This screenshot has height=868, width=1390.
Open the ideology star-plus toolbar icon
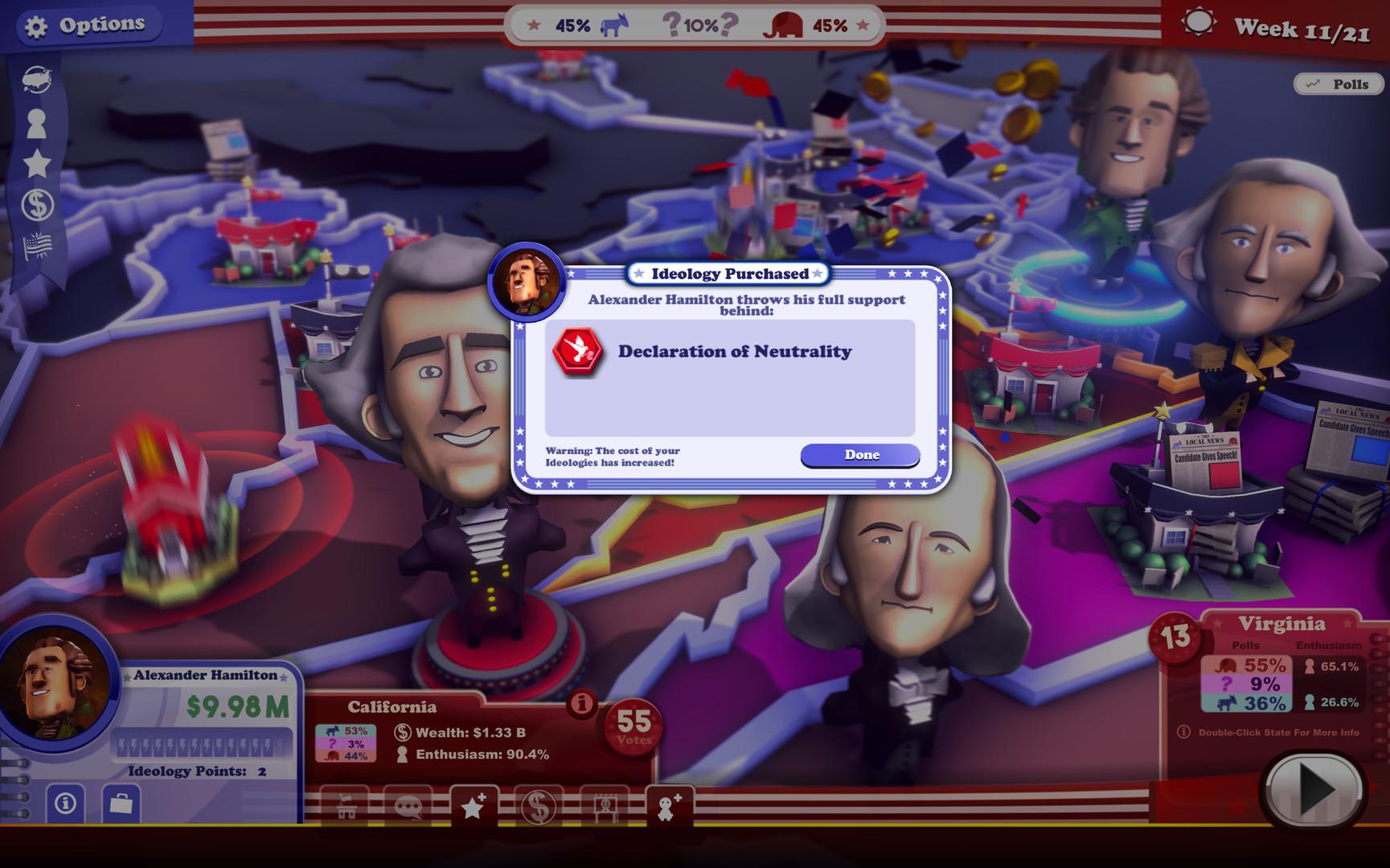pos(473,806)
